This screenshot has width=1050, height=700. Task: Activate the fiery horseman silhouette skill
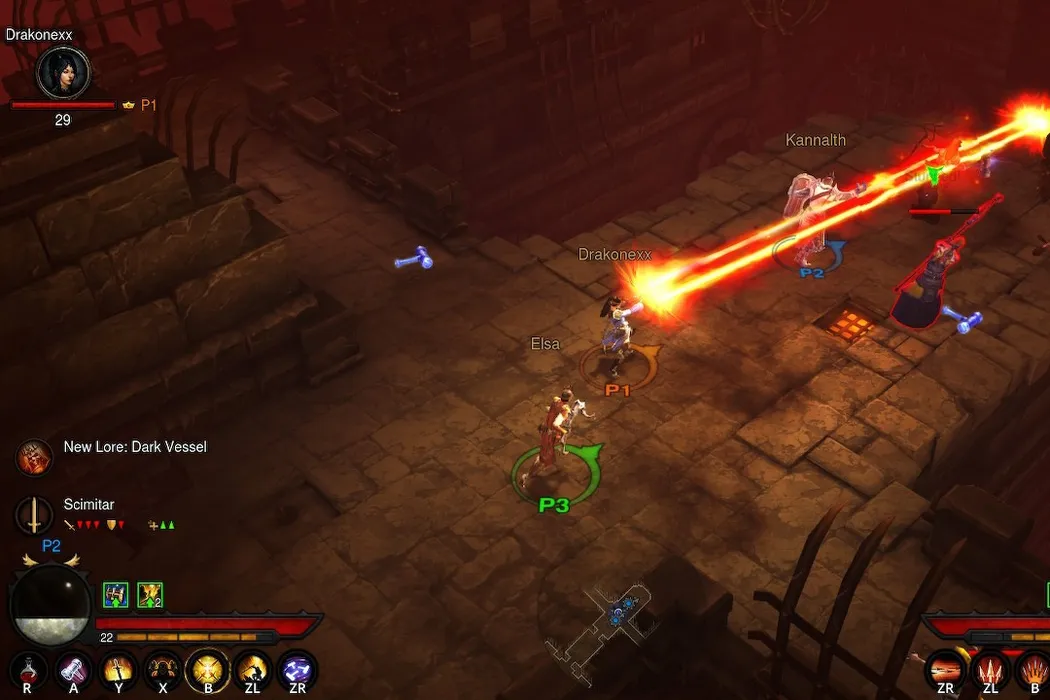click(x=253, y=669)
